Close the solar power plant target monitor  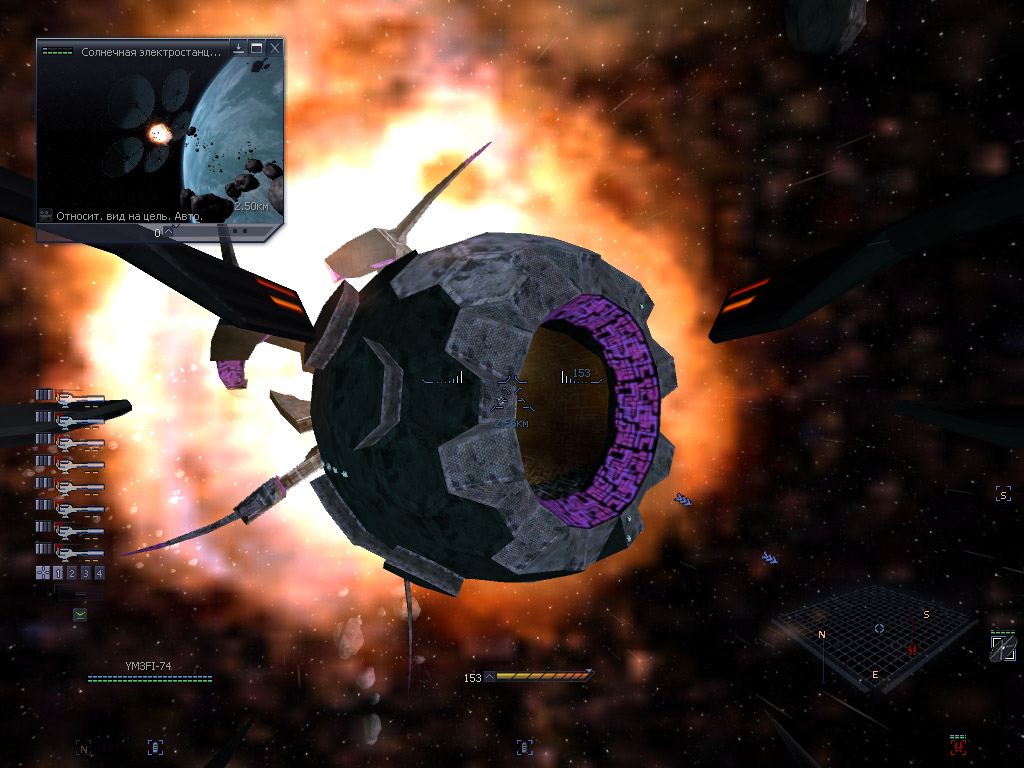tap(275, 48)
